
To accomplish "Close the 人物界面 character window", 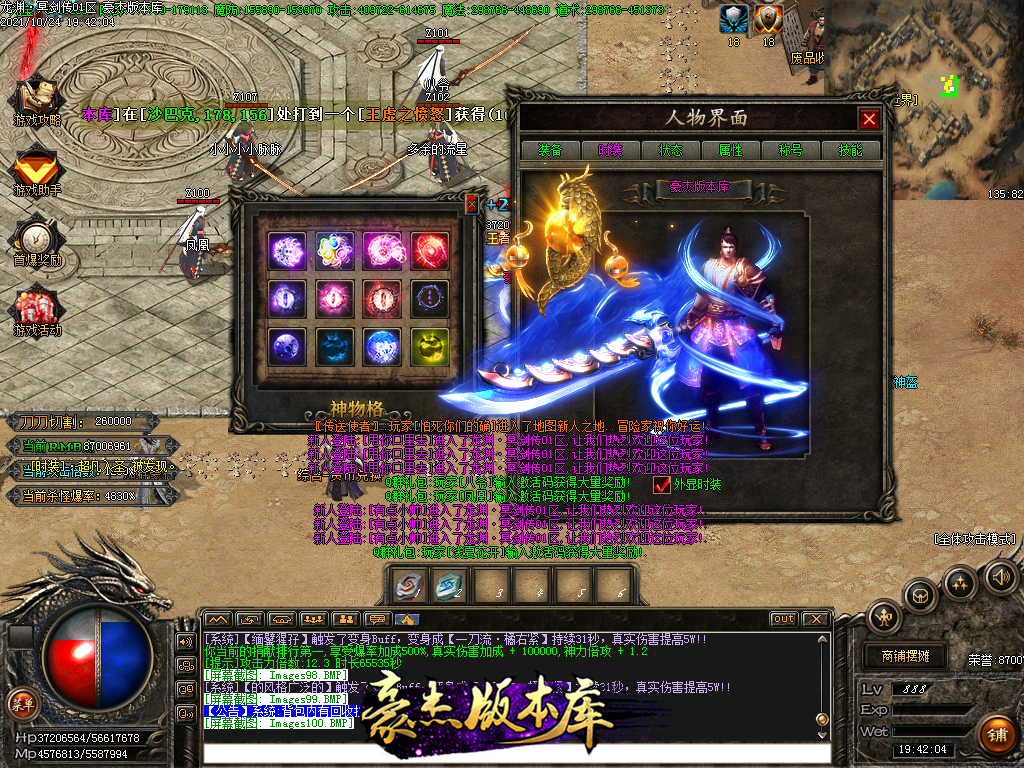I will pyautogui.click(x=869, y=119).
